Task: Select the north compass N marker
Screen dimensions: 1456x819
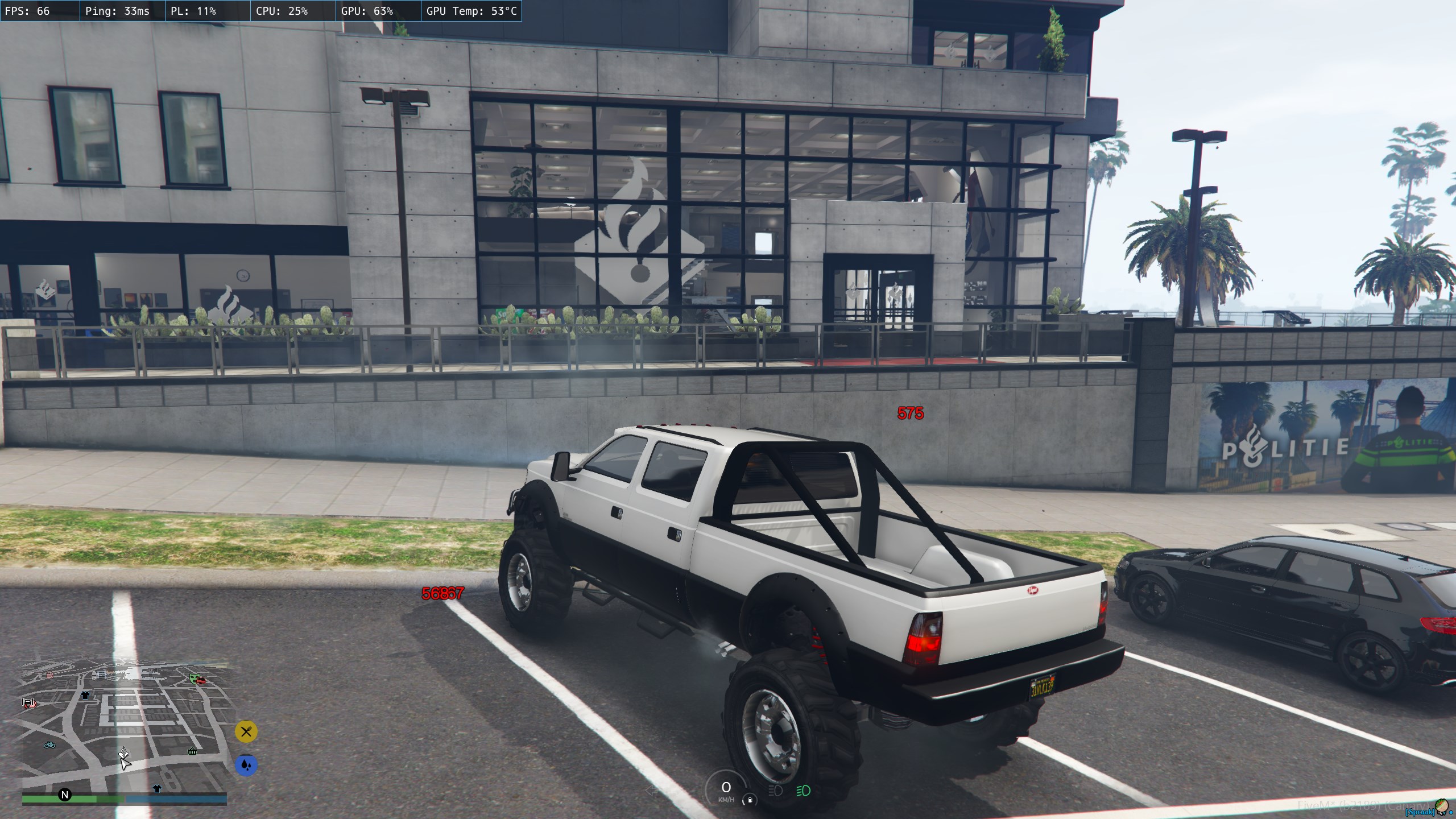Action: [65, 795]
